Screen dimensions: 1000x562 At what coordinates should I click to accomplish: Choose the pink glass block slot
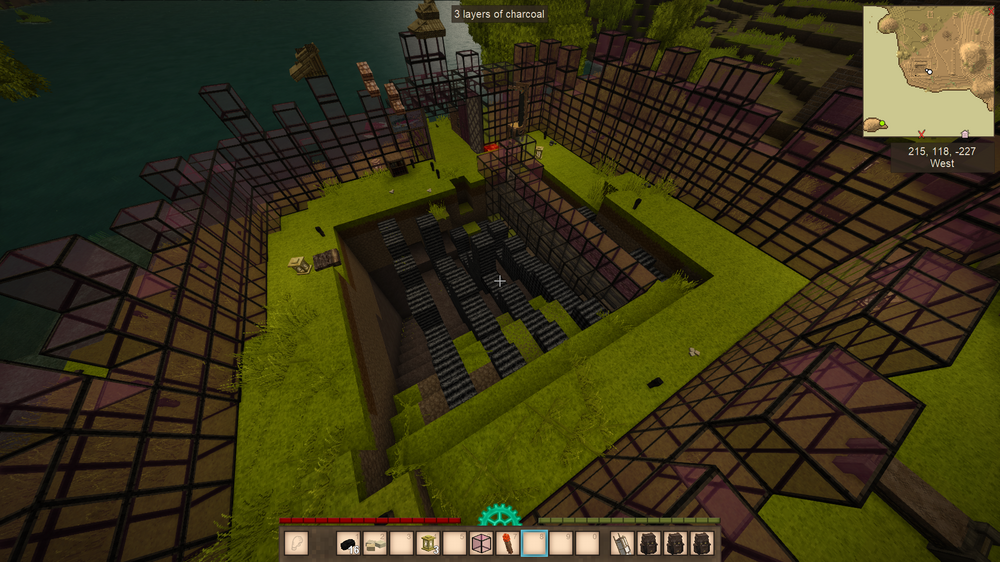(x=482, y=544)
